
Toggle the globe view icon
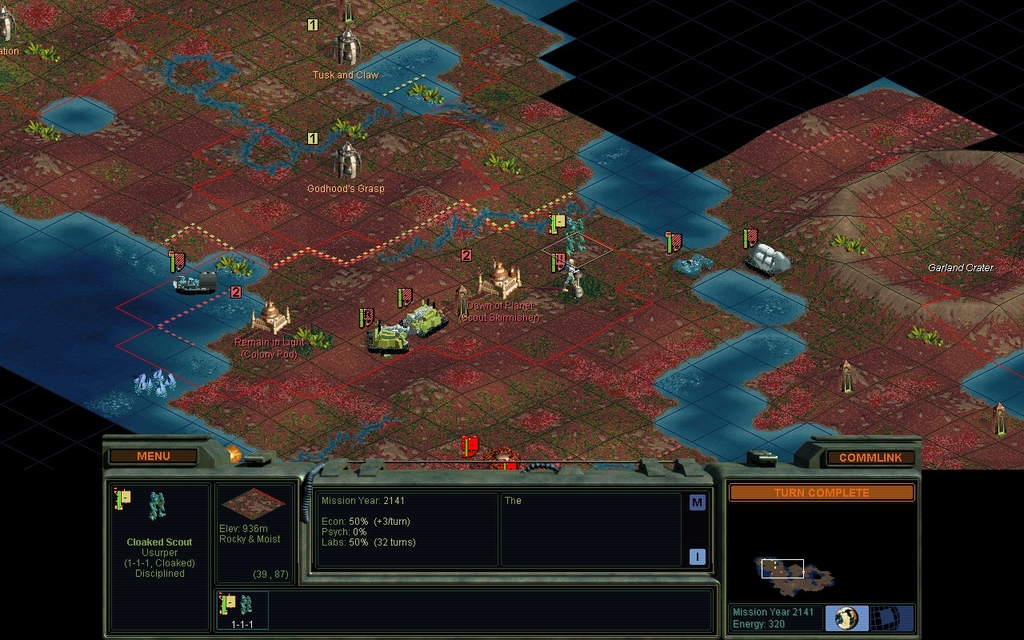[x=847, y=617]
